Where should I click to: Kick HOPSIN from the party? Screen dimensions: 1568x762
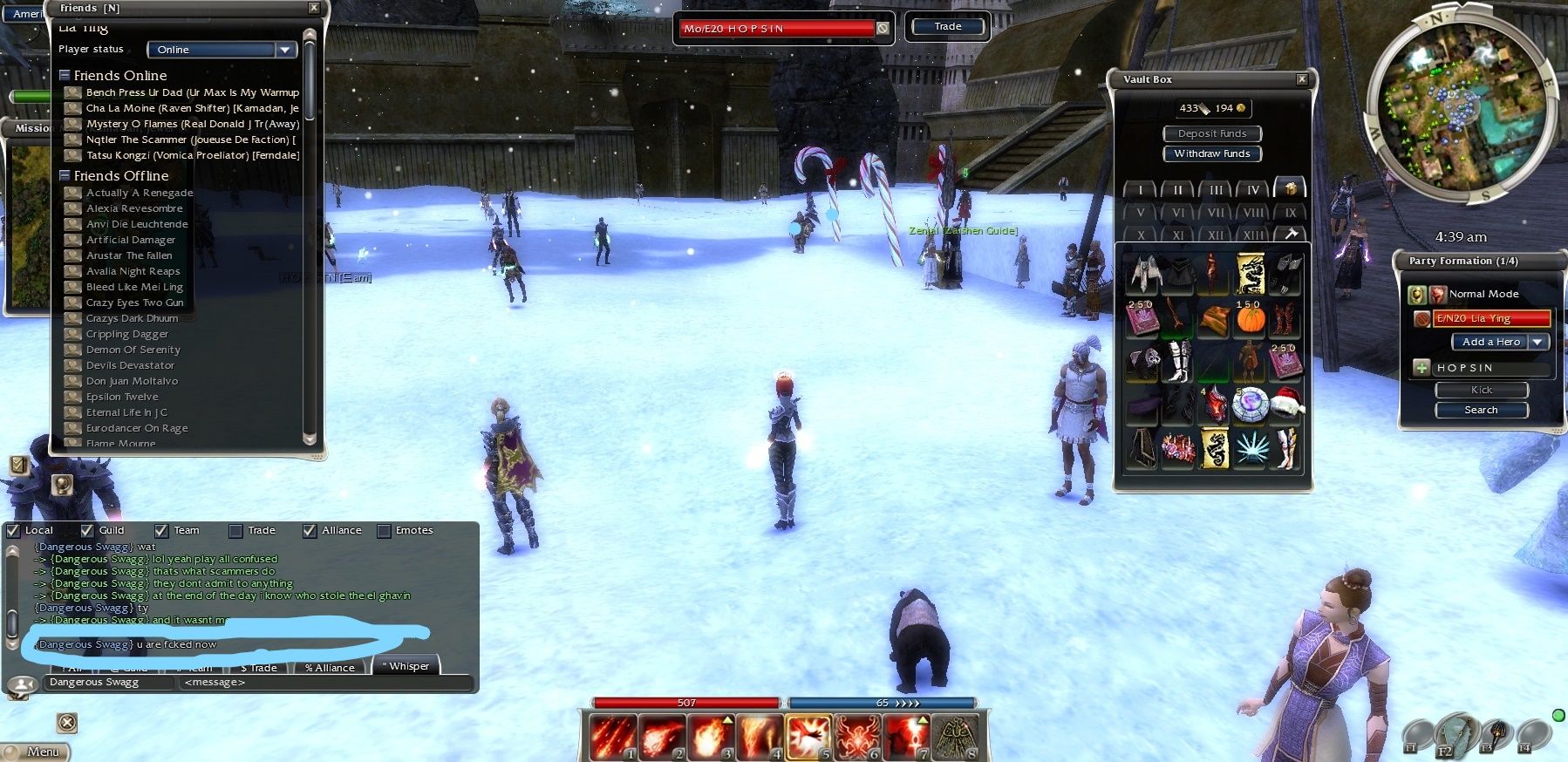coord(1481,390)
